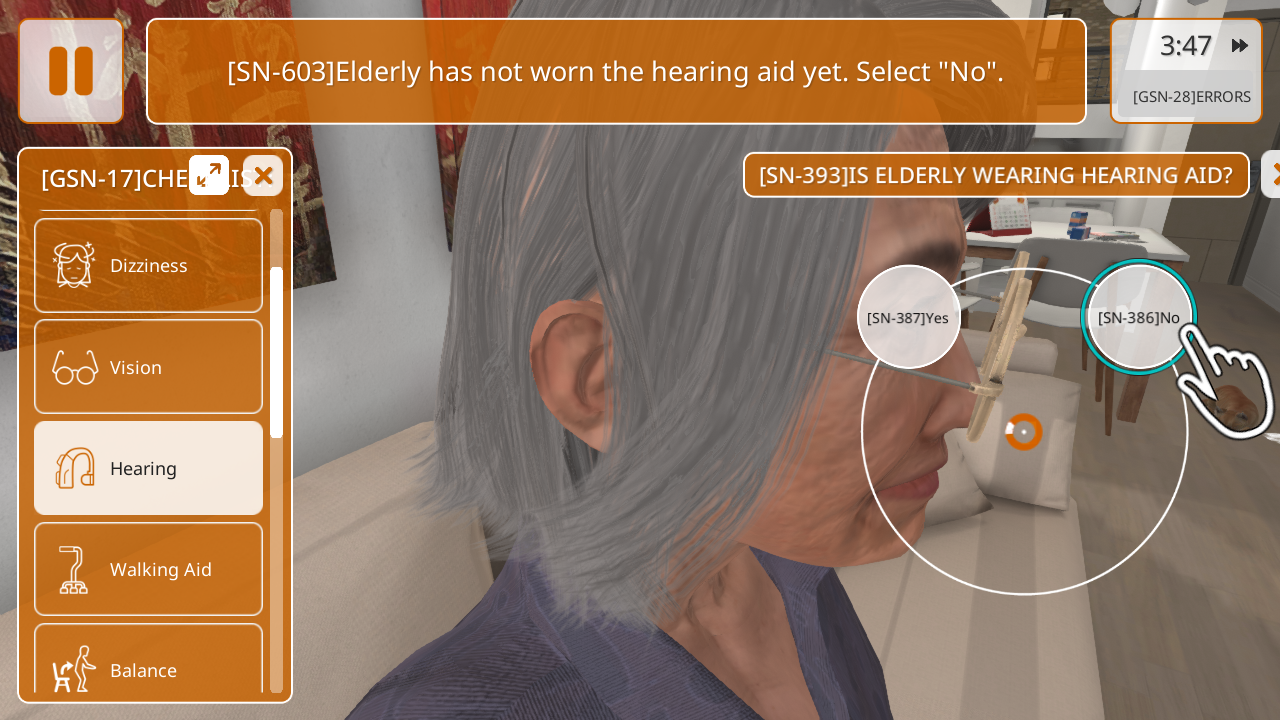Select the Vision checklist item
This screenshot has width=1280, height=720.
coord(148,367)
